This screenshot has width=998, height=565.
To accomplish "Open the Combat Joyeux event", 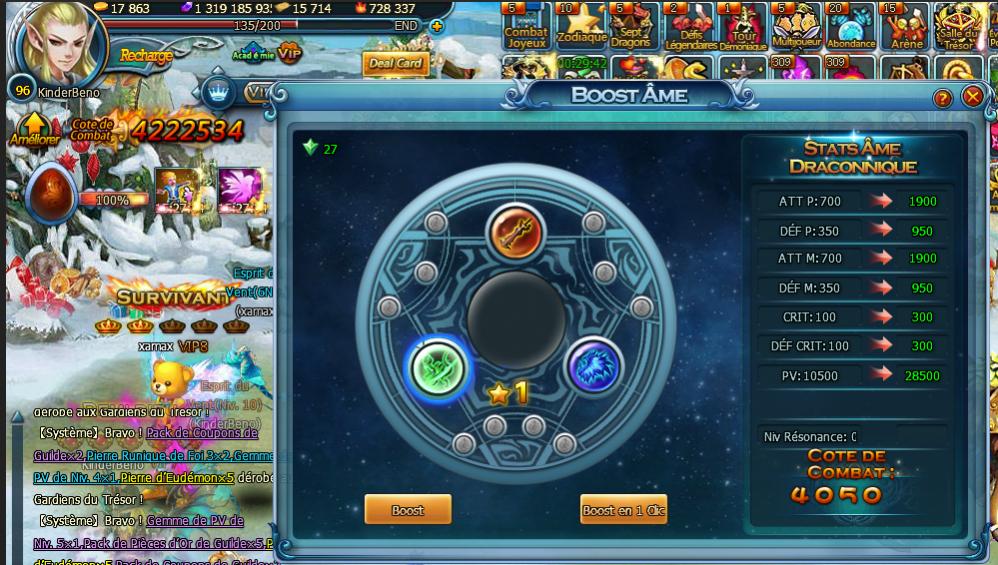I will point(526,27).
